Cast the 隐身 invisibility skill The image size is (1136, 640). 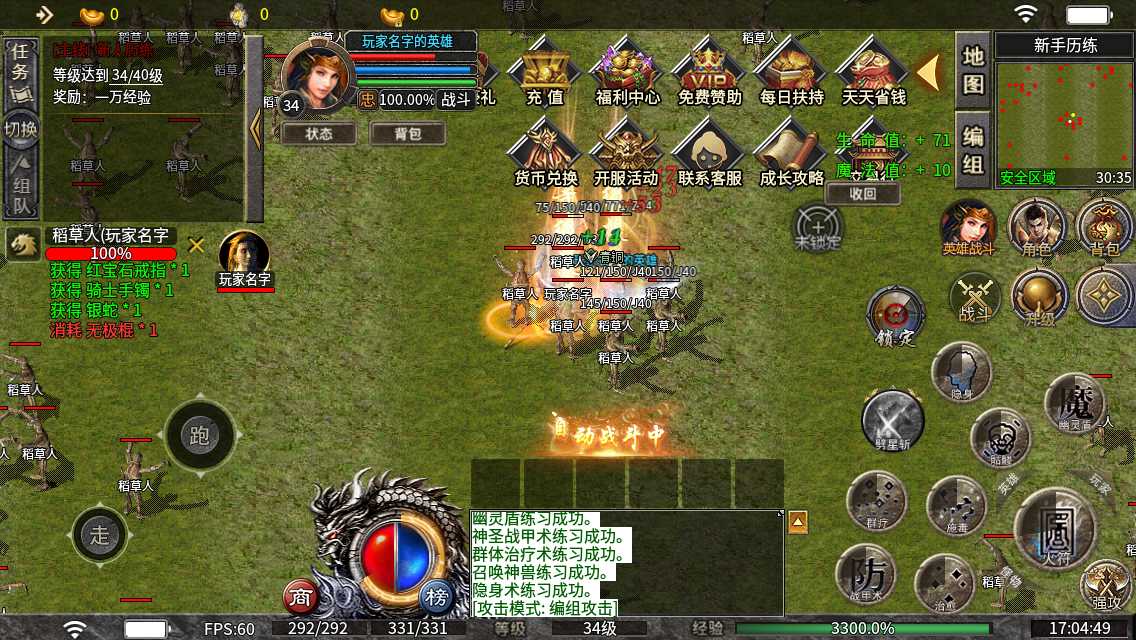tap(961, 372)
